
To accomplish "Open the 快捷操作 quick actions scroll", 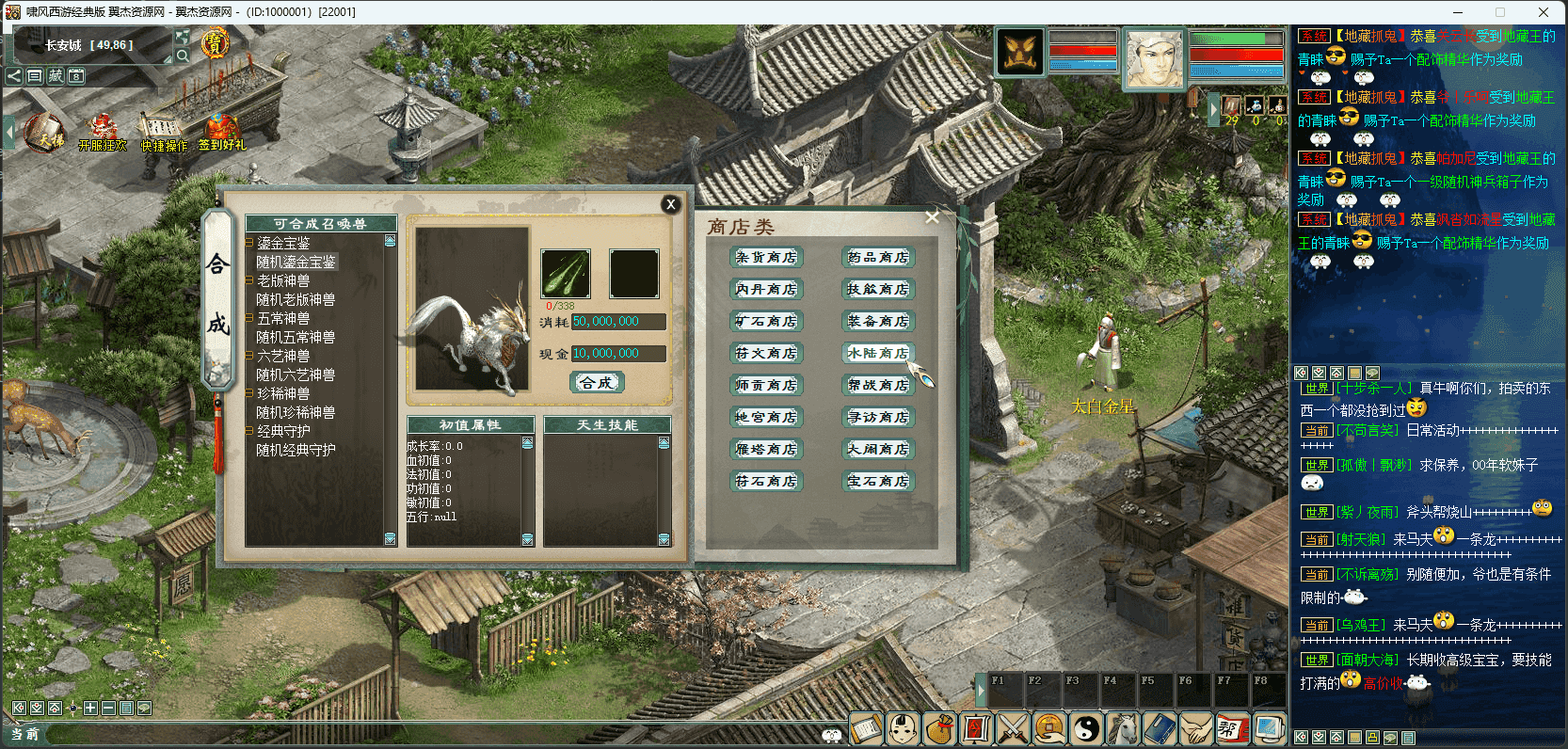I will click(x=164, y=133).
